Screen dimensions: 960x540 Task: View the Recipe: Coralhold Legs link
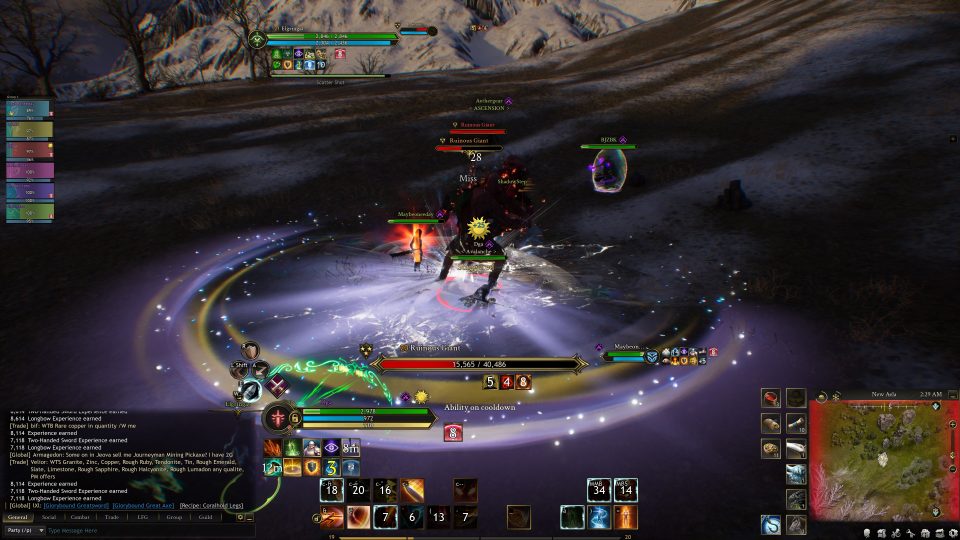210,506
